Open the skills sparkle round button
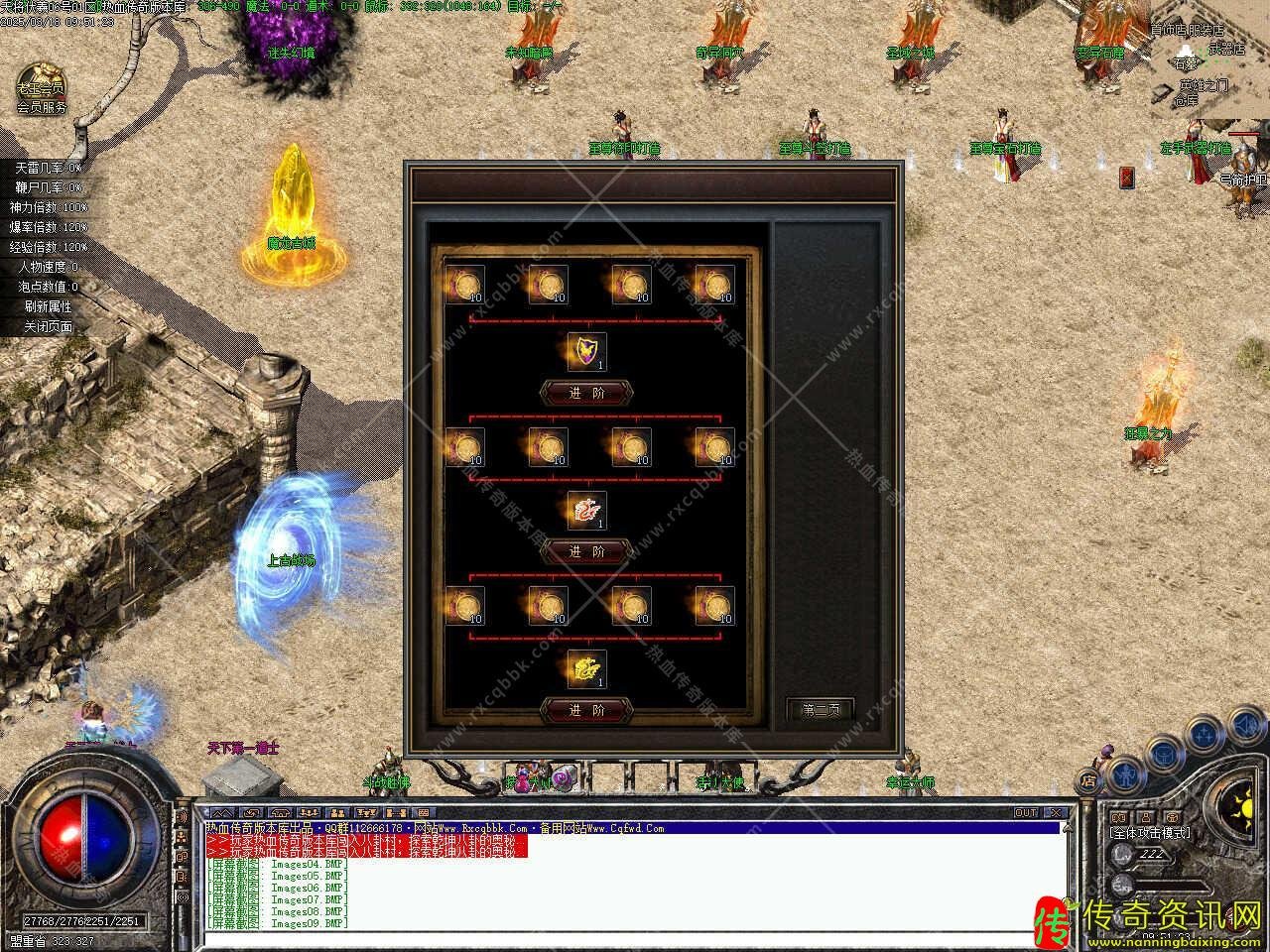 (x=1205, y=735)
